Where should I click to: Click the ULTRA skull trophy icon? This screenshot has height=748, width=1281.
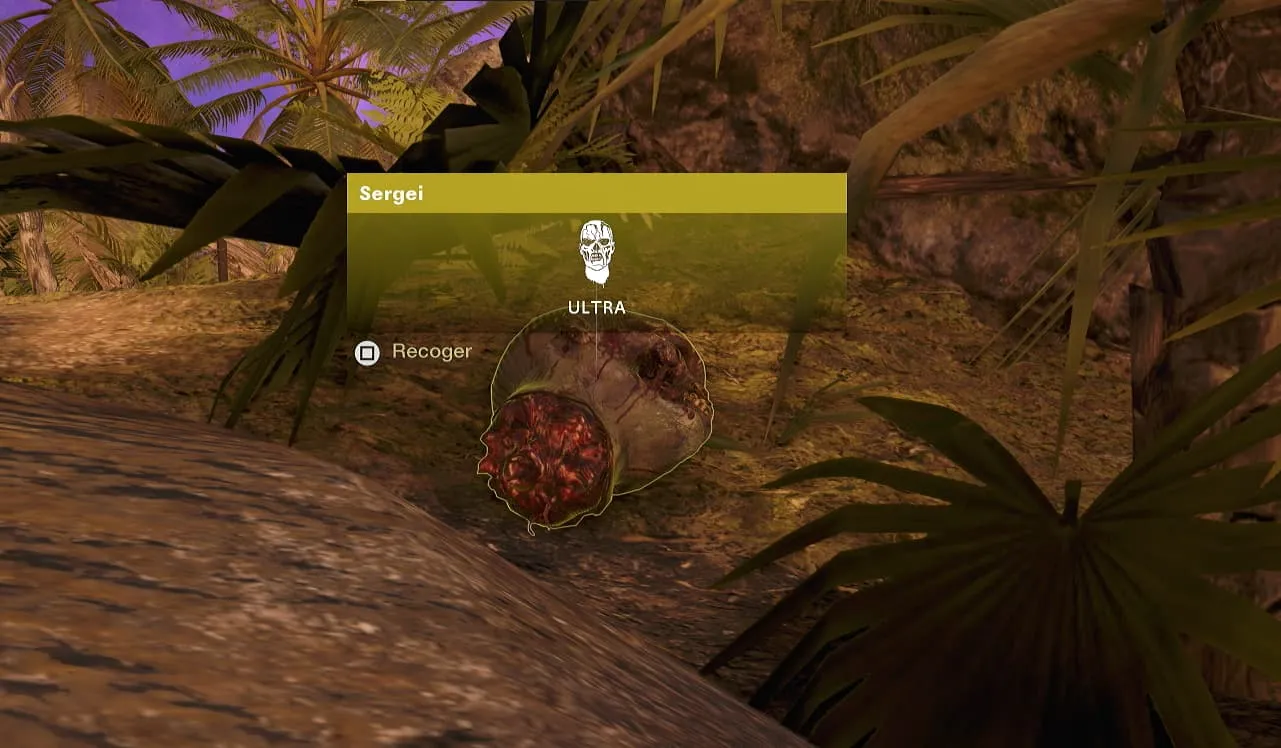597,251
